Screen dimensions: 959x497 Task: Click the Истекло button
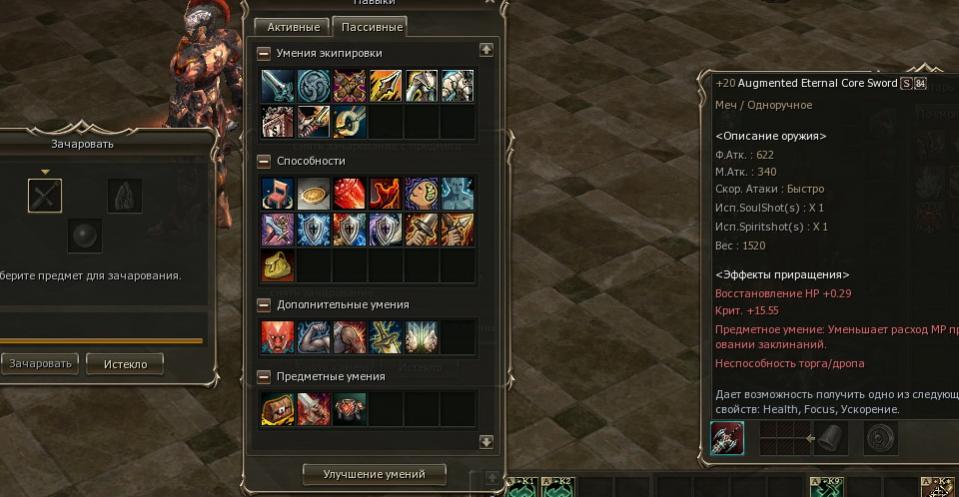click(125, 363)
